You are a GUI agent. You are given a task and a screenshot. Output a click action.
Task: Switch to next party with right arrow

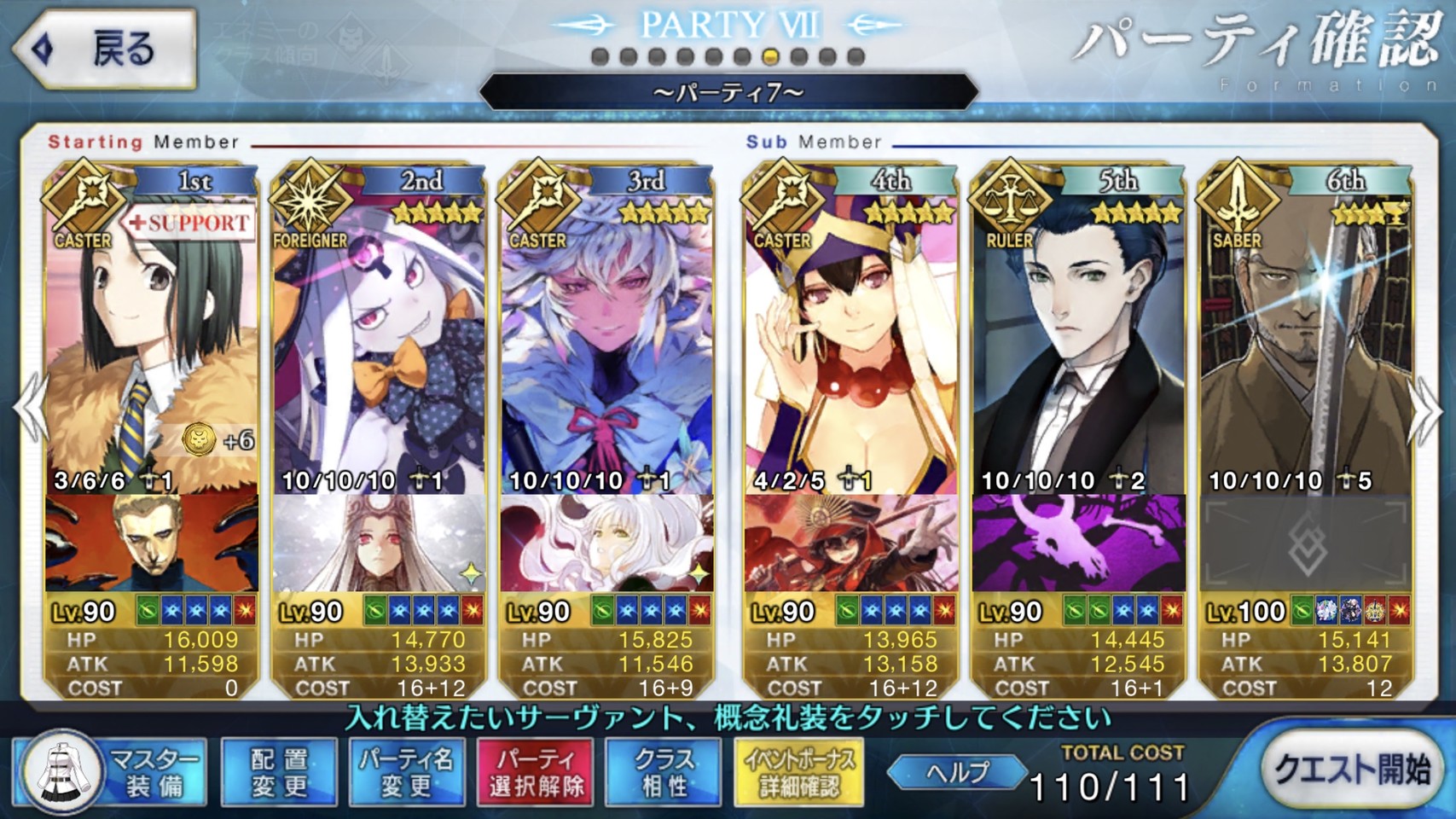1426,411
